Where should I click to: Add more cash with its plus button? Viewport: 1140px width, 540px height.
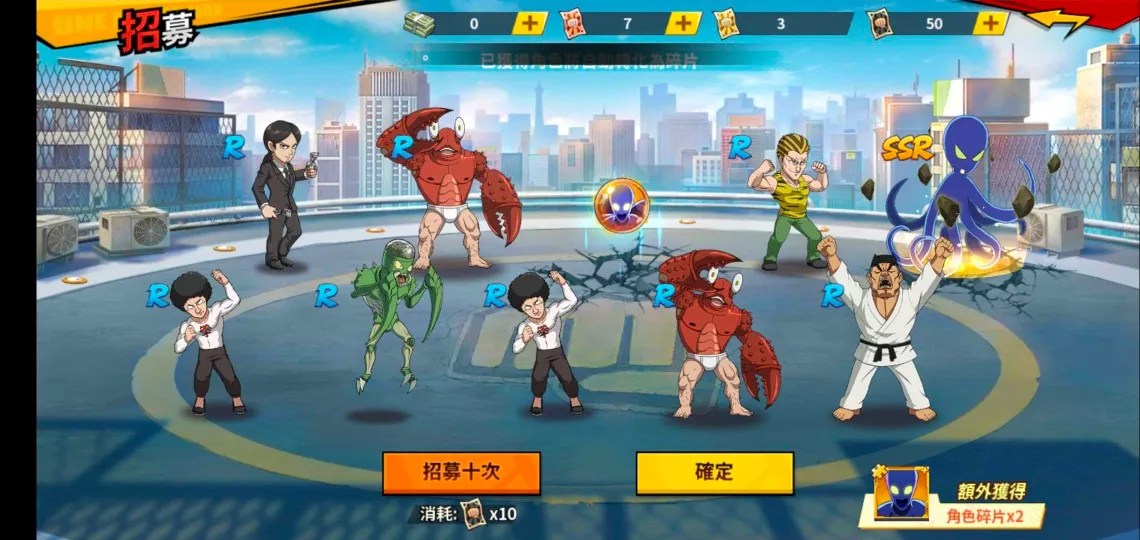(530, 23)
